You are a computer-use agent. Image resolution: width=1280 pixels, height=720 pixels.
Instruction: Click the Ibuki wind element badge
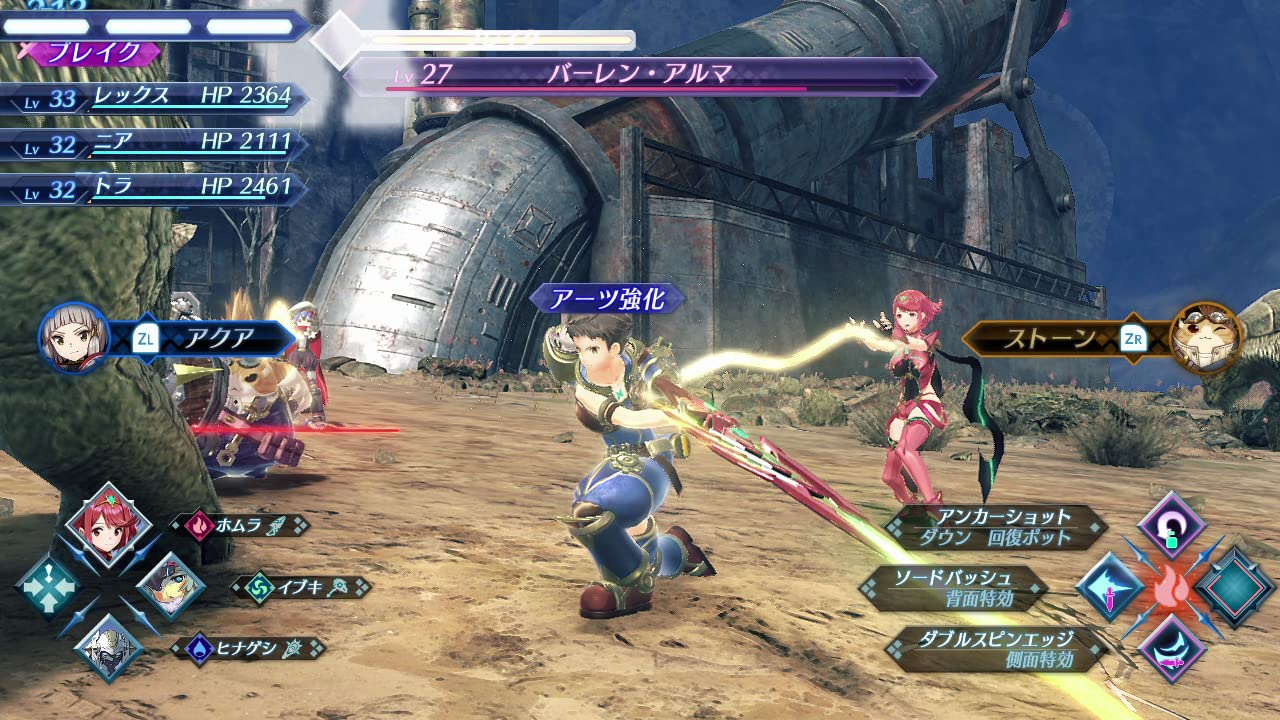tap(259, 588)
